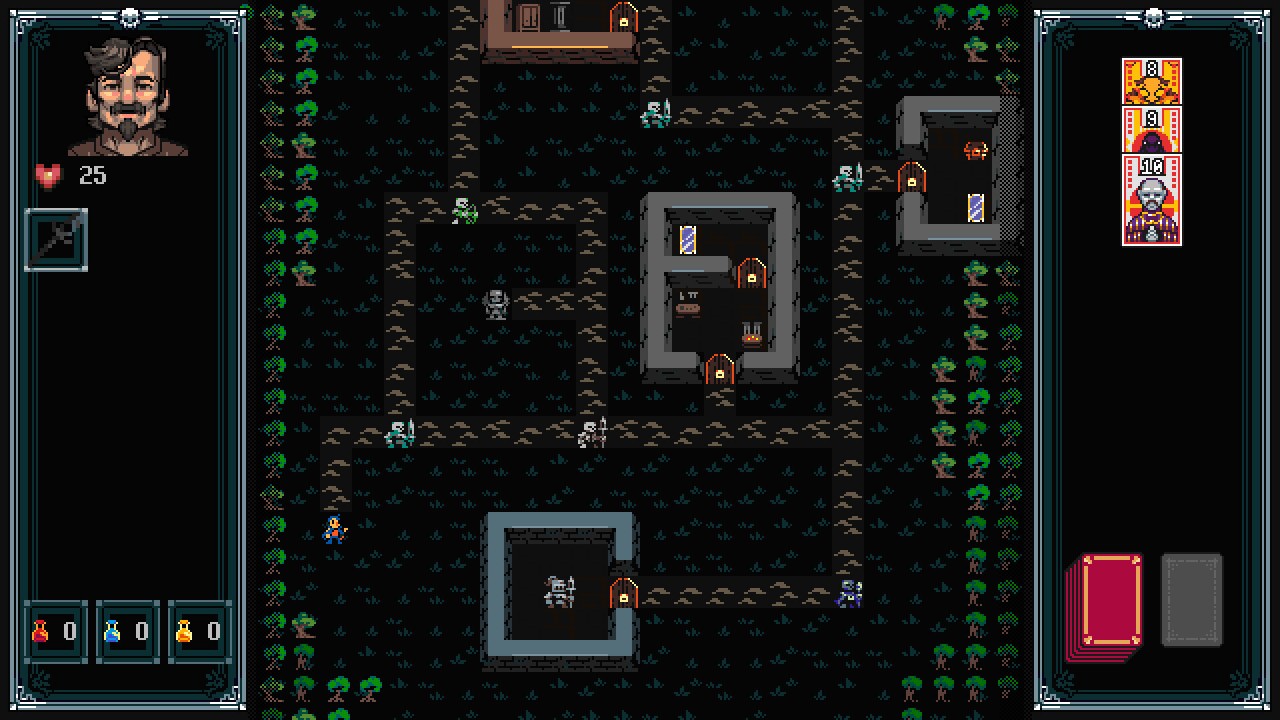Use the blue potion slot
The height and width of the screenshot is (720, 1280).
pos(127,631)
